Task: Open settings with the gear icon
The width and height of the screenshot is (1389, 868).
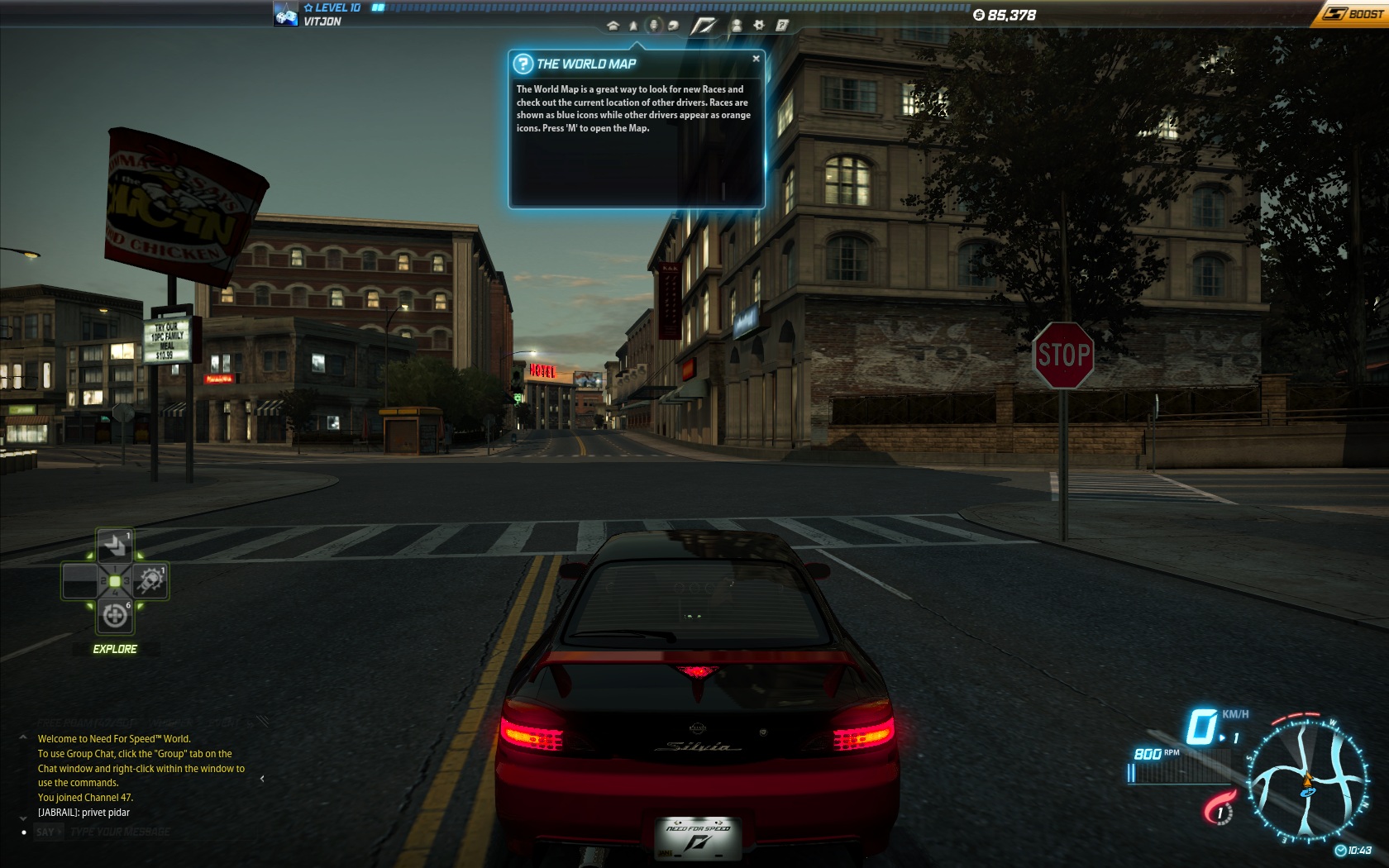Action: tap(758, 26)
